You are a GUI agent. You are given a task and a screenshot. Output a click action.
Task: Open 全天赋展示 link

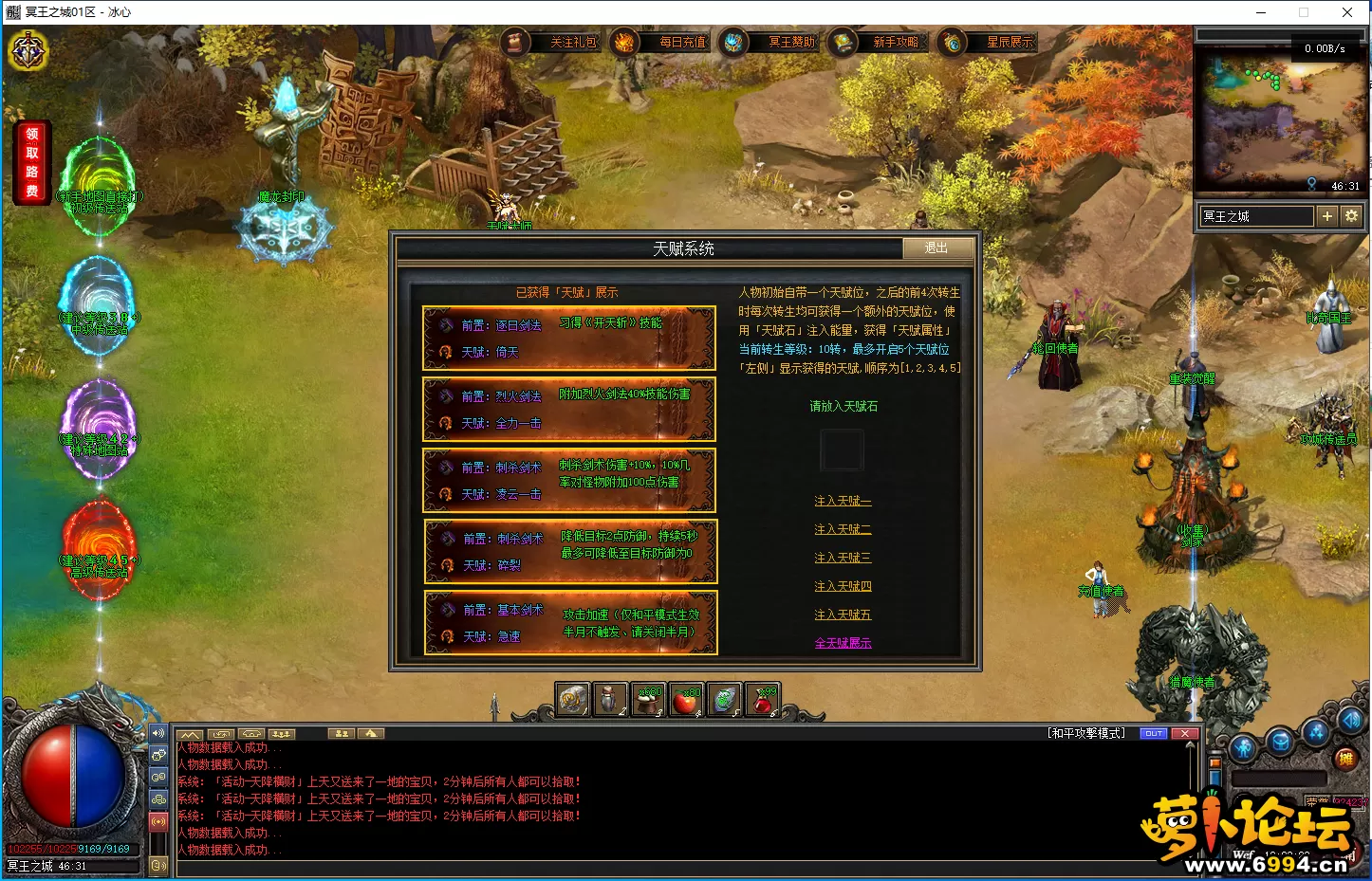tap(843, 643)
